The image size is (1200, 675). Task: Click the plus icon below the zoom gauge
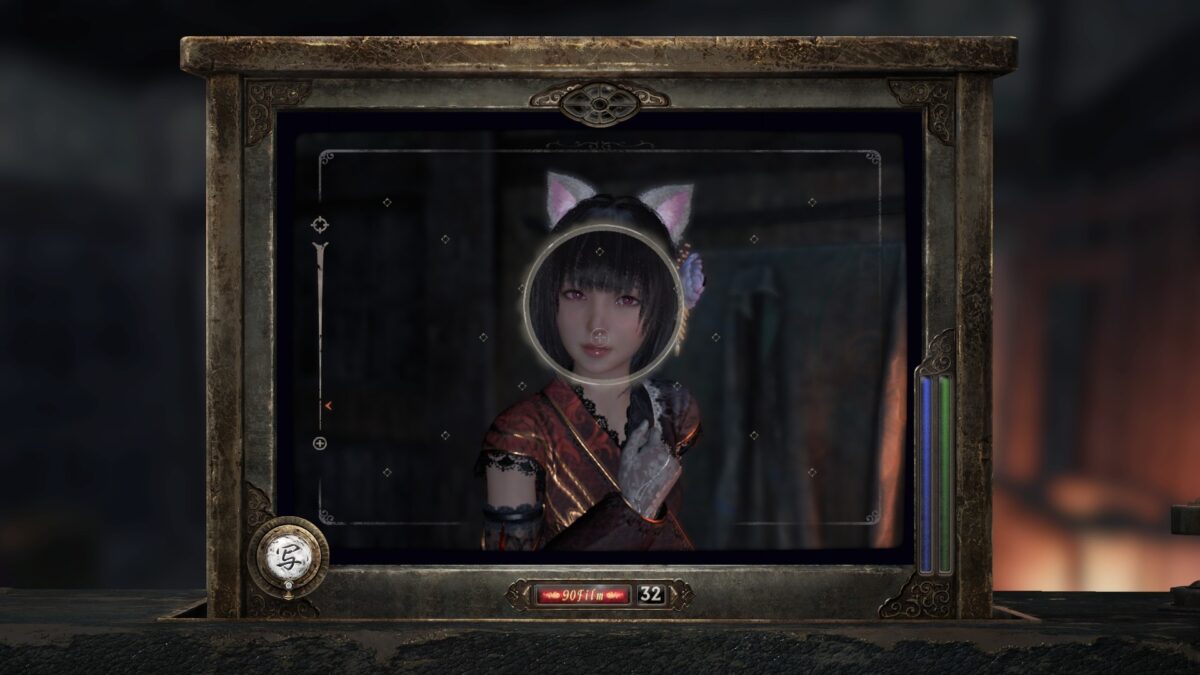320,443
